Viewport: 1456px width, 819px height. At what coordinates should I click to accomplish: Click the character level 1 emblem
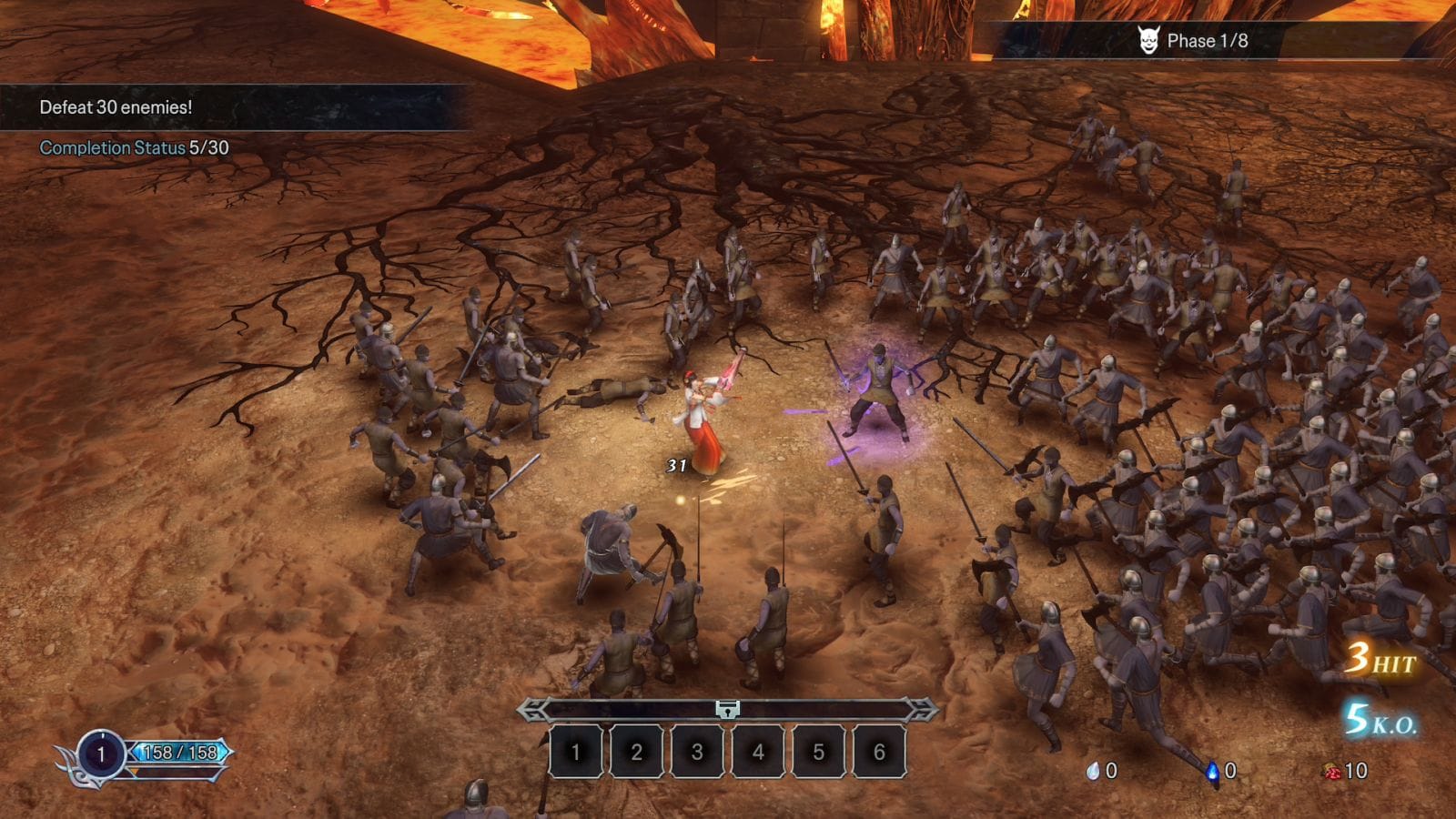[101, 753]
